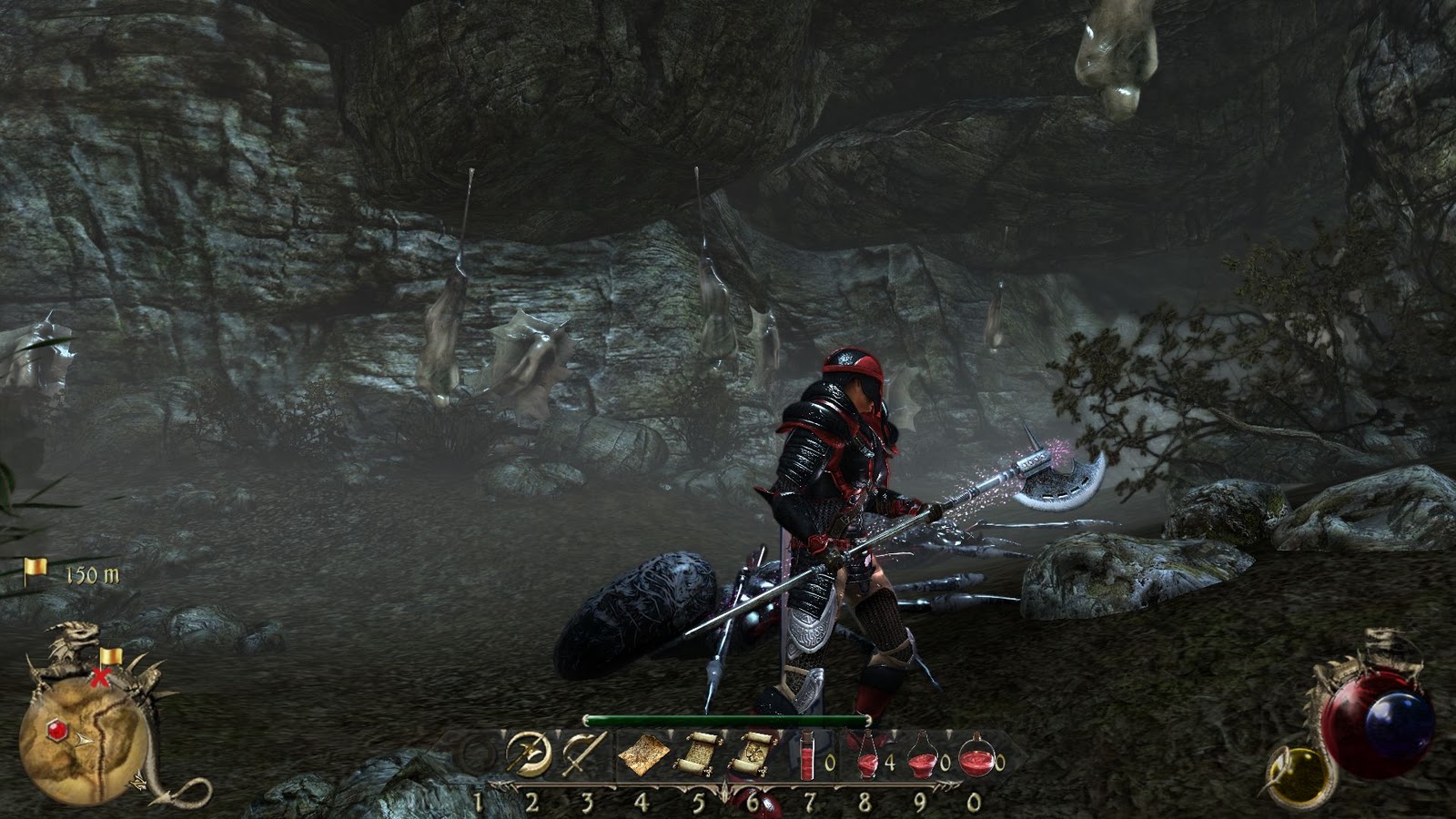
Task: Activate the sword skill in slot 3
Action: click(583, 753)
